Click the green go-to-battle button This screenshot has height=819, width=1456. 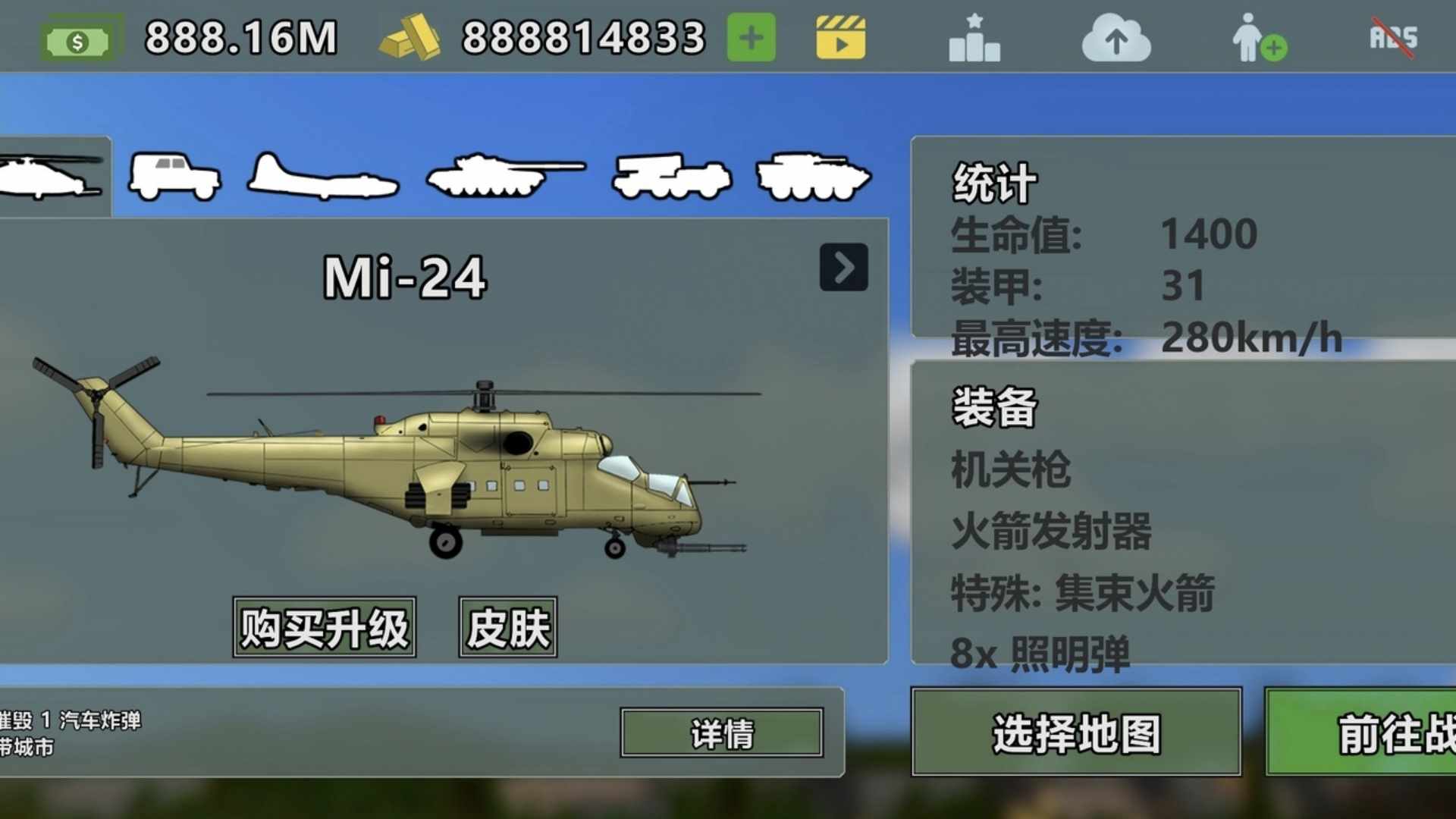[x=1360, y=733]
